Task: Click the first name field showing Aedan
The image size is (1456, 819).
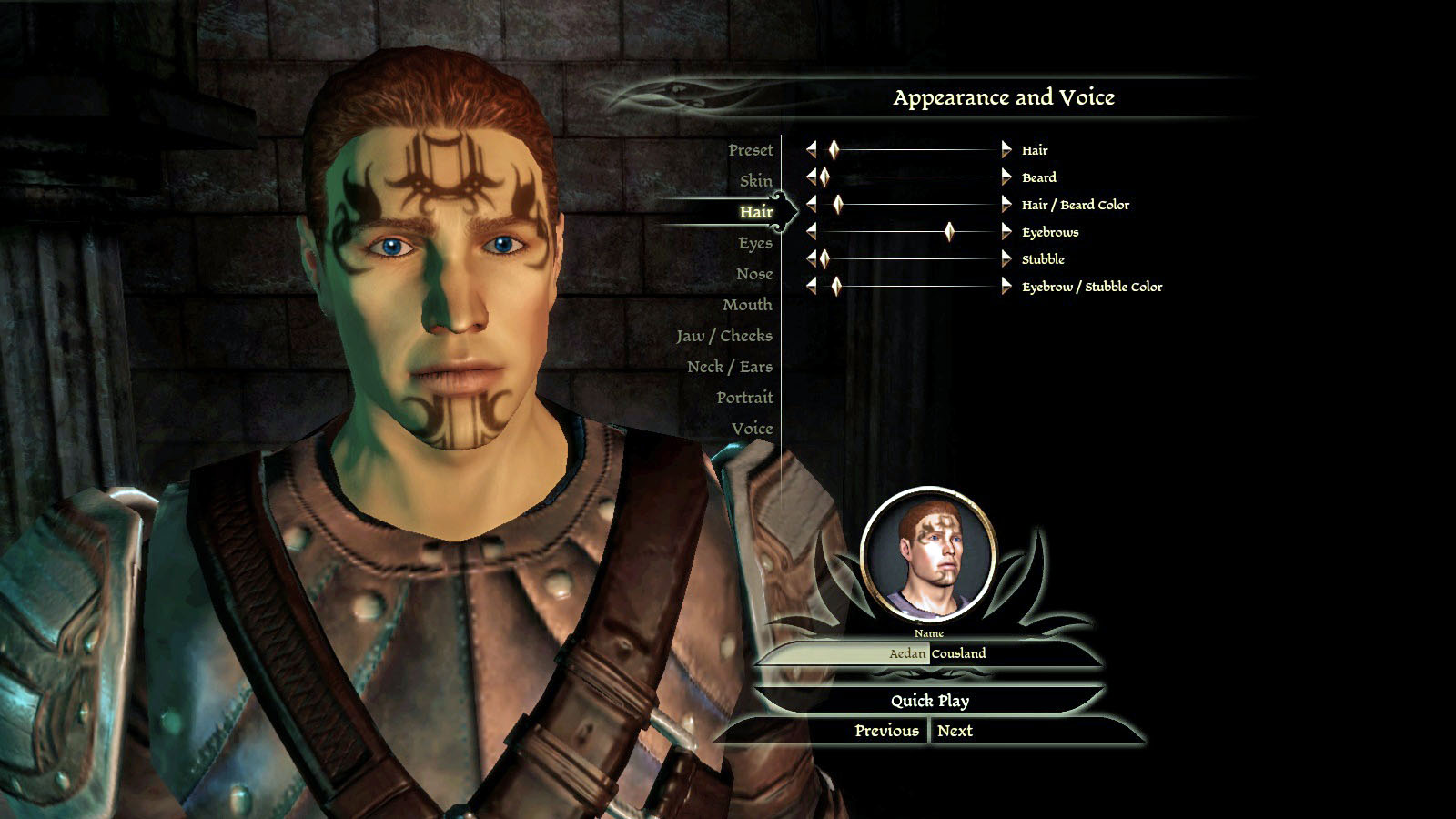Action: tap(843, 653)
